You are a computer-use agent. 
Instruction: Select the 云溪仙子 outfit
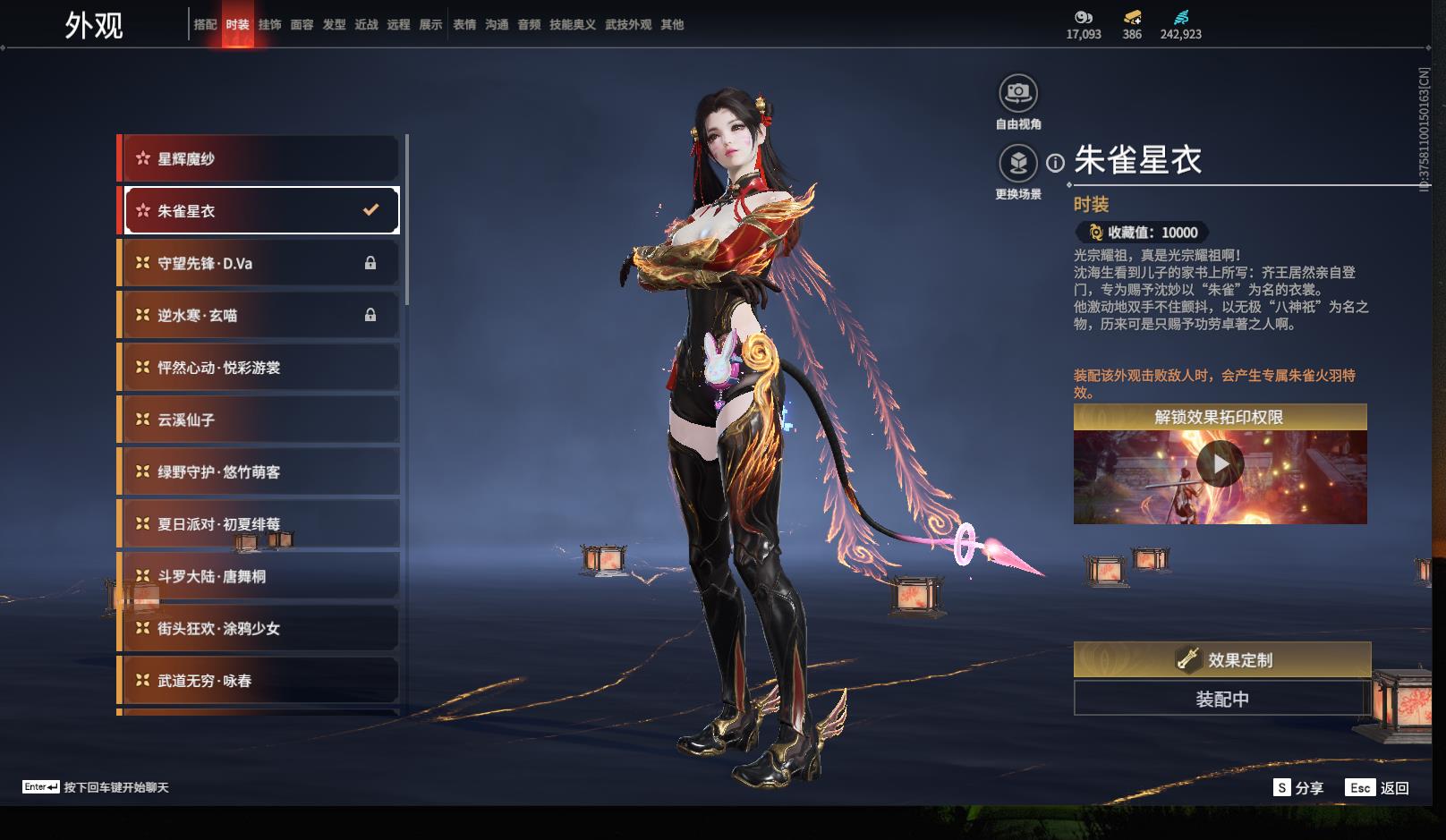[259, 420]
